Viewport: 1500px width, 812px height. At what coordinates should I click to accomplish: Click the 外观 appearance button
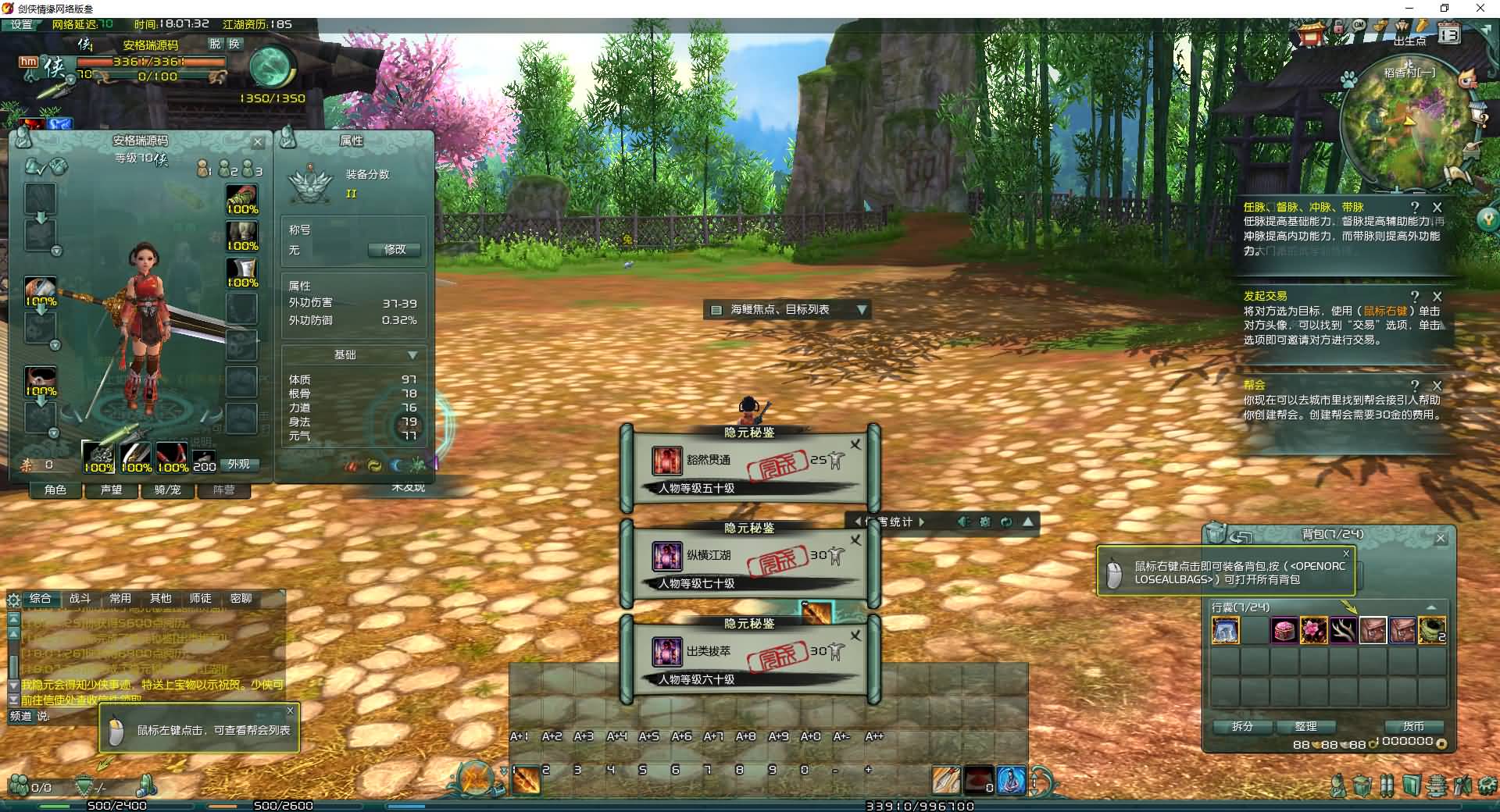(239, 465)
